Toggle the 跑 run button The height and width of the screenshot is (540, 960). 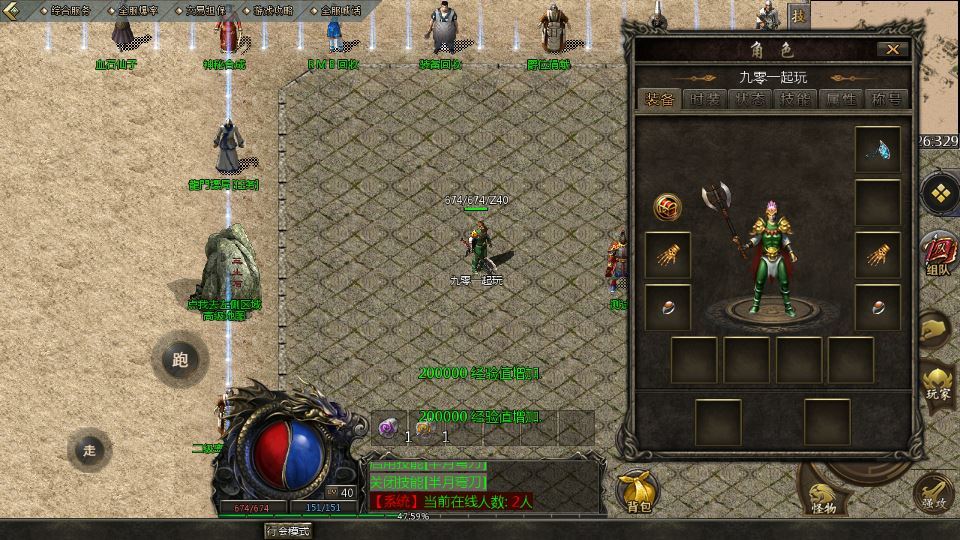coord(180,361)
